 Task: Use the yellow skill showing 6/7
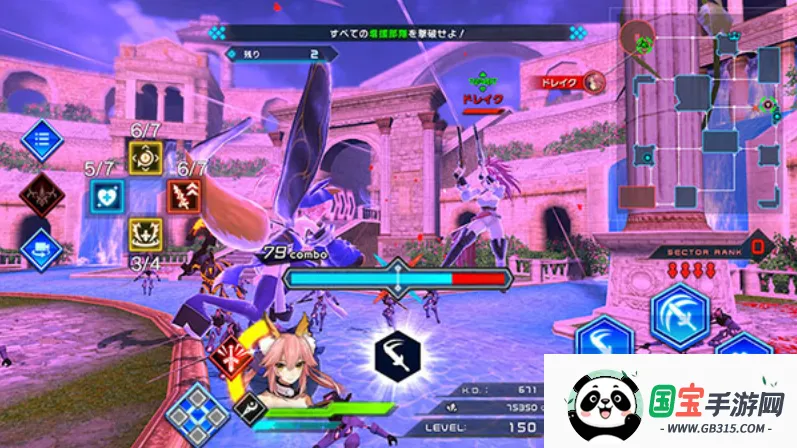click(146, 156)
